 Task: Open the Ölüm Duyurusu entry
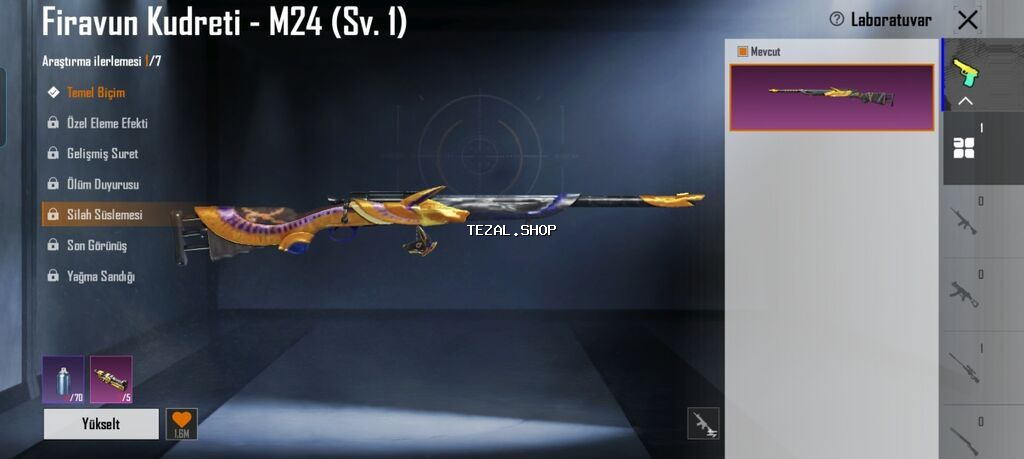pyautogui.click(x=102, y=185)
